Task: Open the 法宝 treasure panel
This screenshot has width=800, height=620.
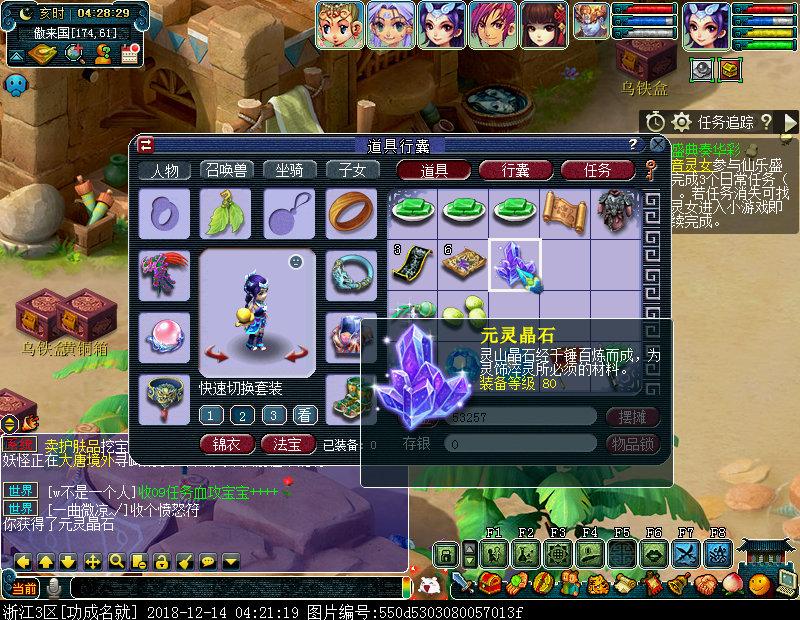Action: point(288,443)
